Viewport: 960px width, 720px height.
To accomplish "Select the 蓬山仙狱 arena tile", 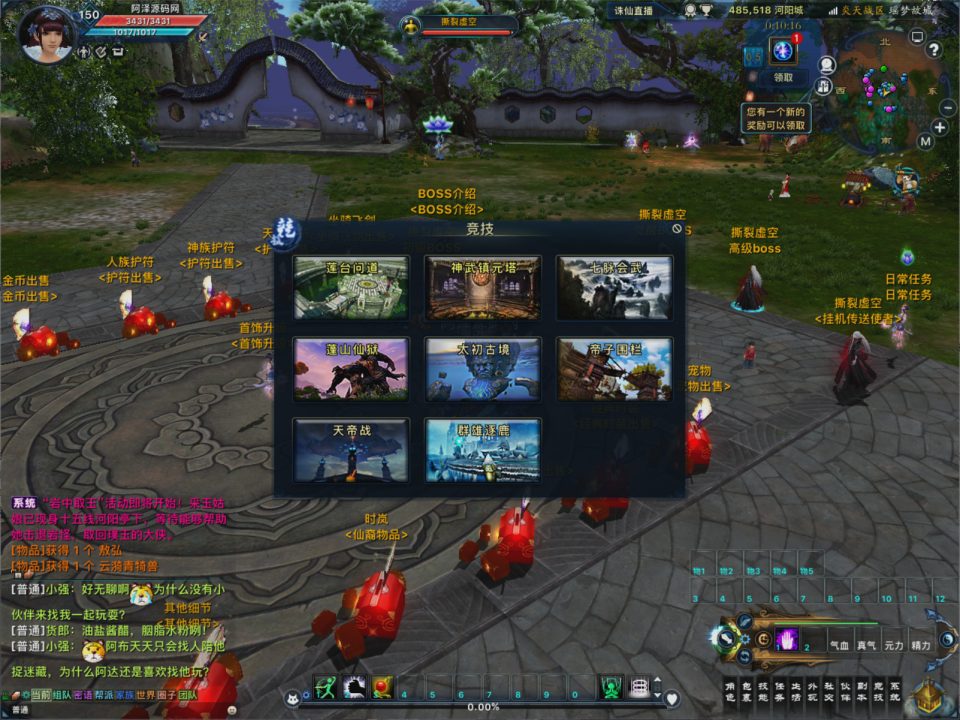I will pyautogui.click(x=351, y=369).
